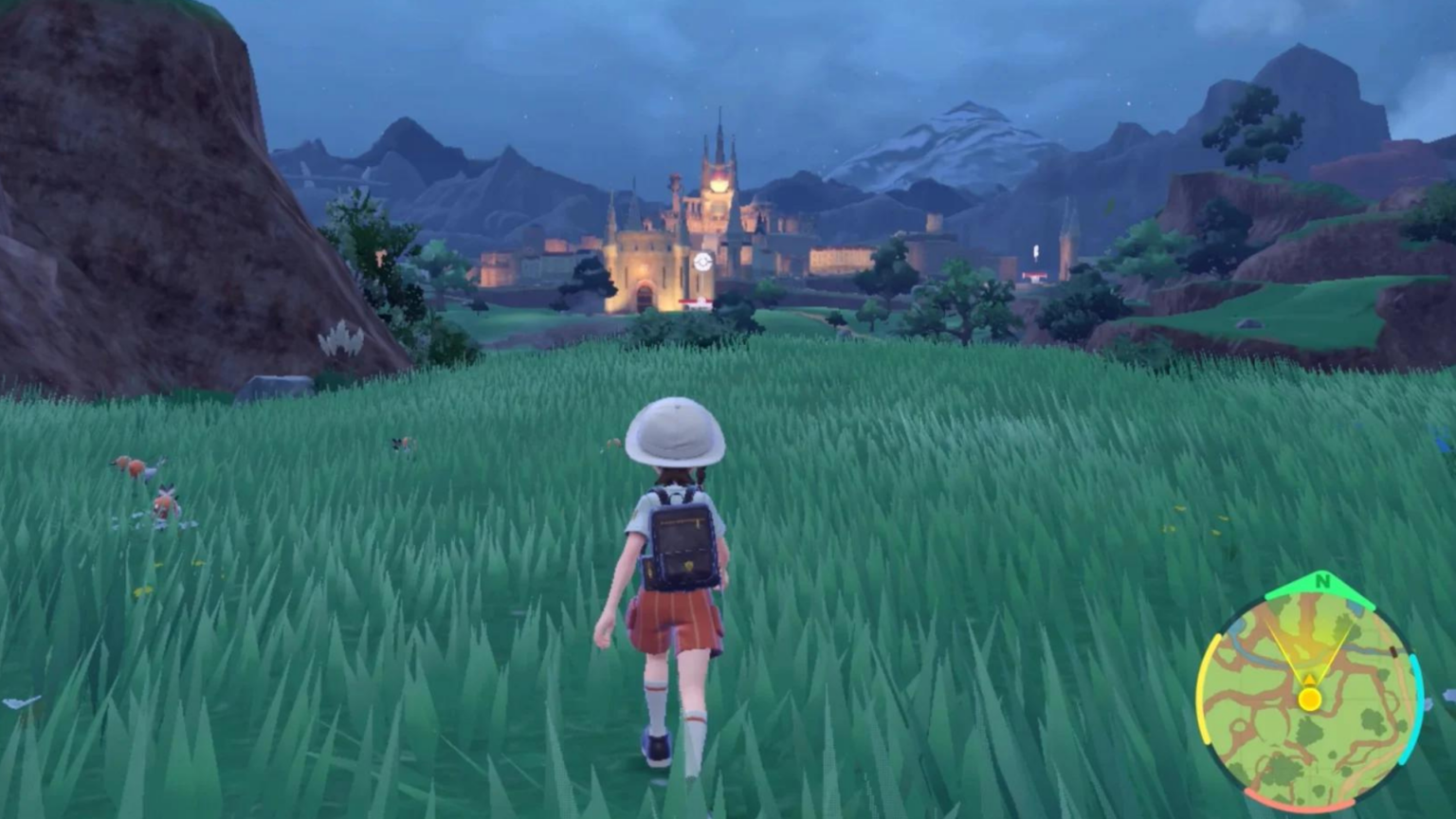Click the Poké Ball emblem on the academy tower

pos(702,260)
